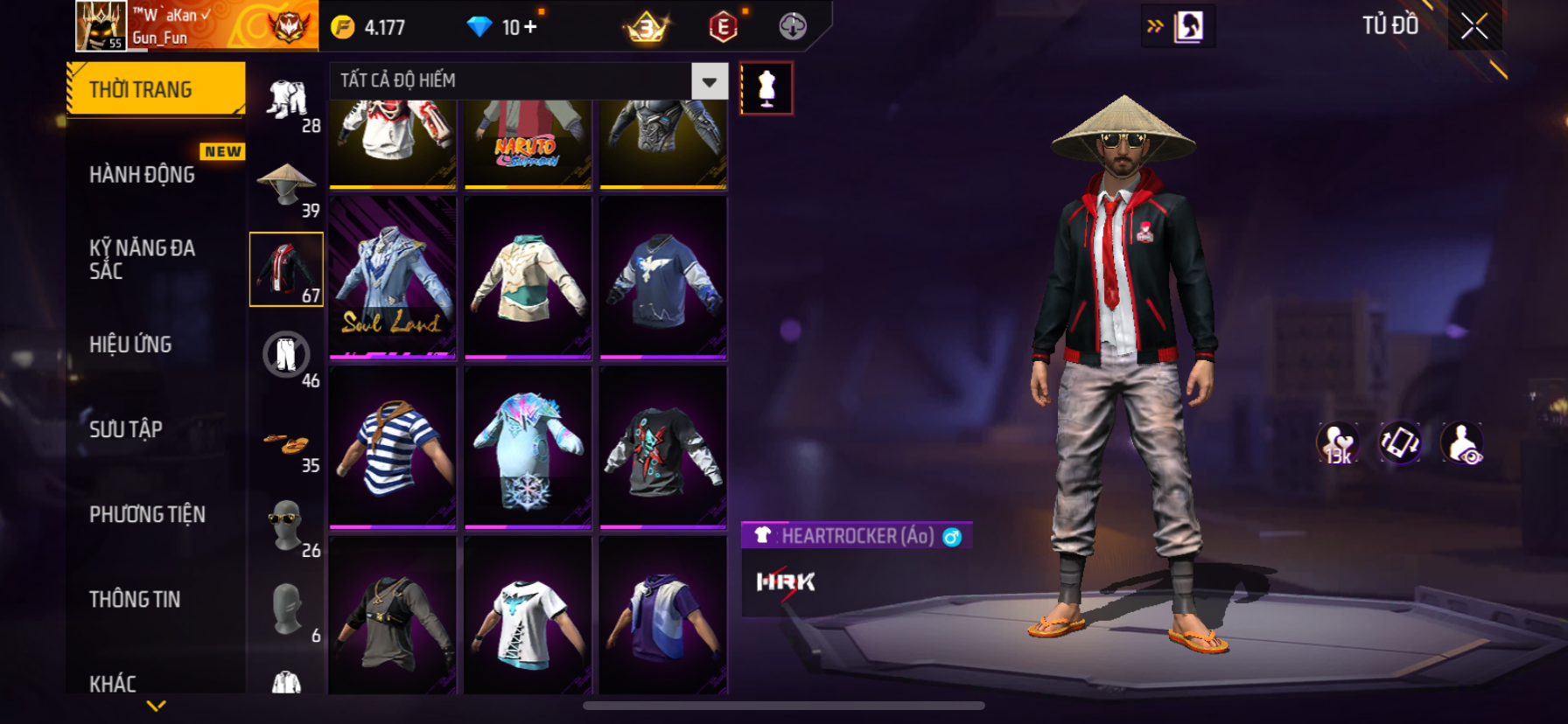This screenshot has height=724, width=1568.
Task: Open the sunglasses face accessory category
Action: pos(287,525)
